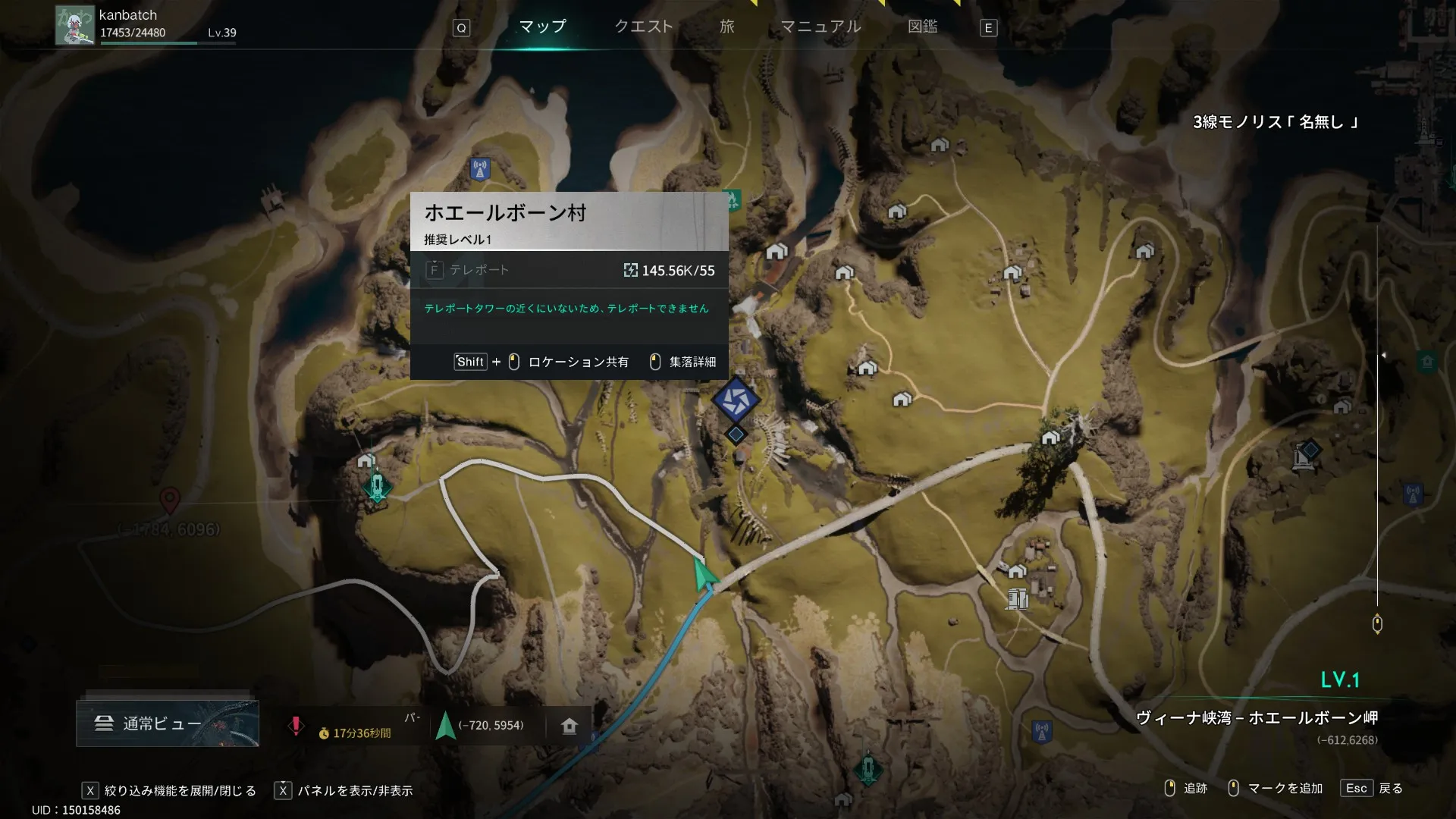Click the building marker near the small settlement
The image size is (1456, 819).
click(1018, 599)
